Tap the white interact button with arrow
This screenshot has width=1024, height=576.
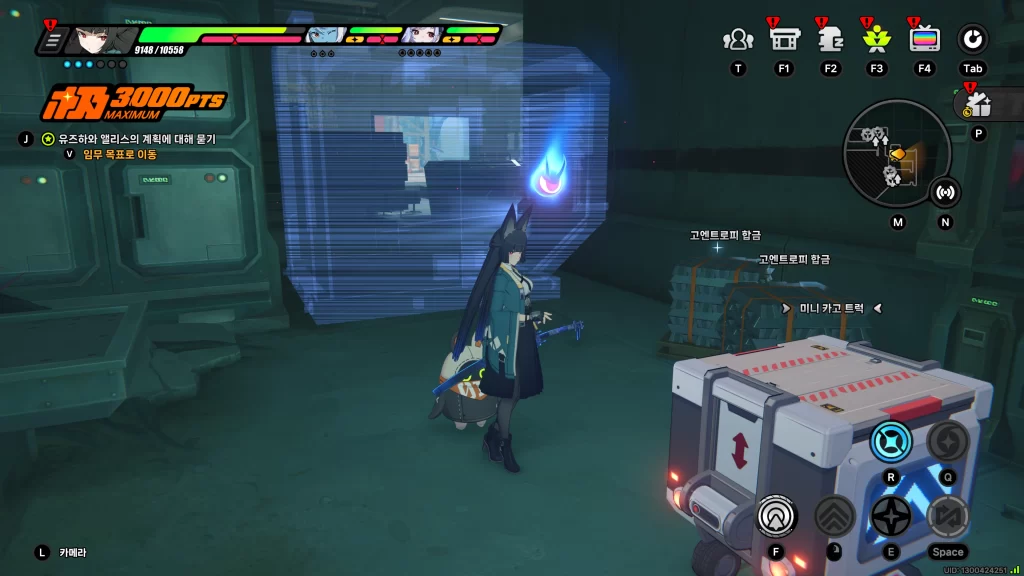[x=775, y=516]
